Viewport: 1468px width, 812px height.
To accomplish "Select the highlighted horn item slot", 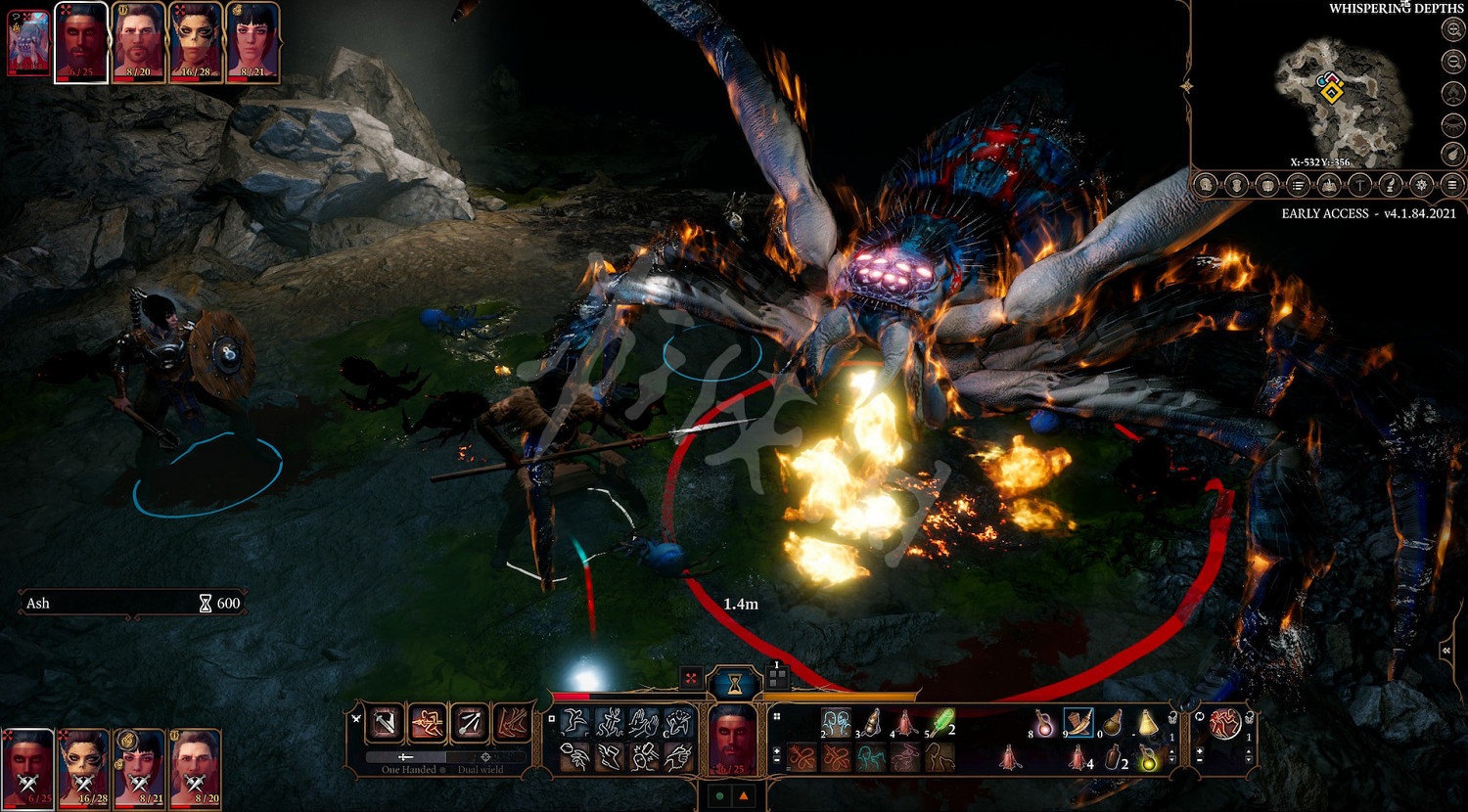I will click(1078, 724).
